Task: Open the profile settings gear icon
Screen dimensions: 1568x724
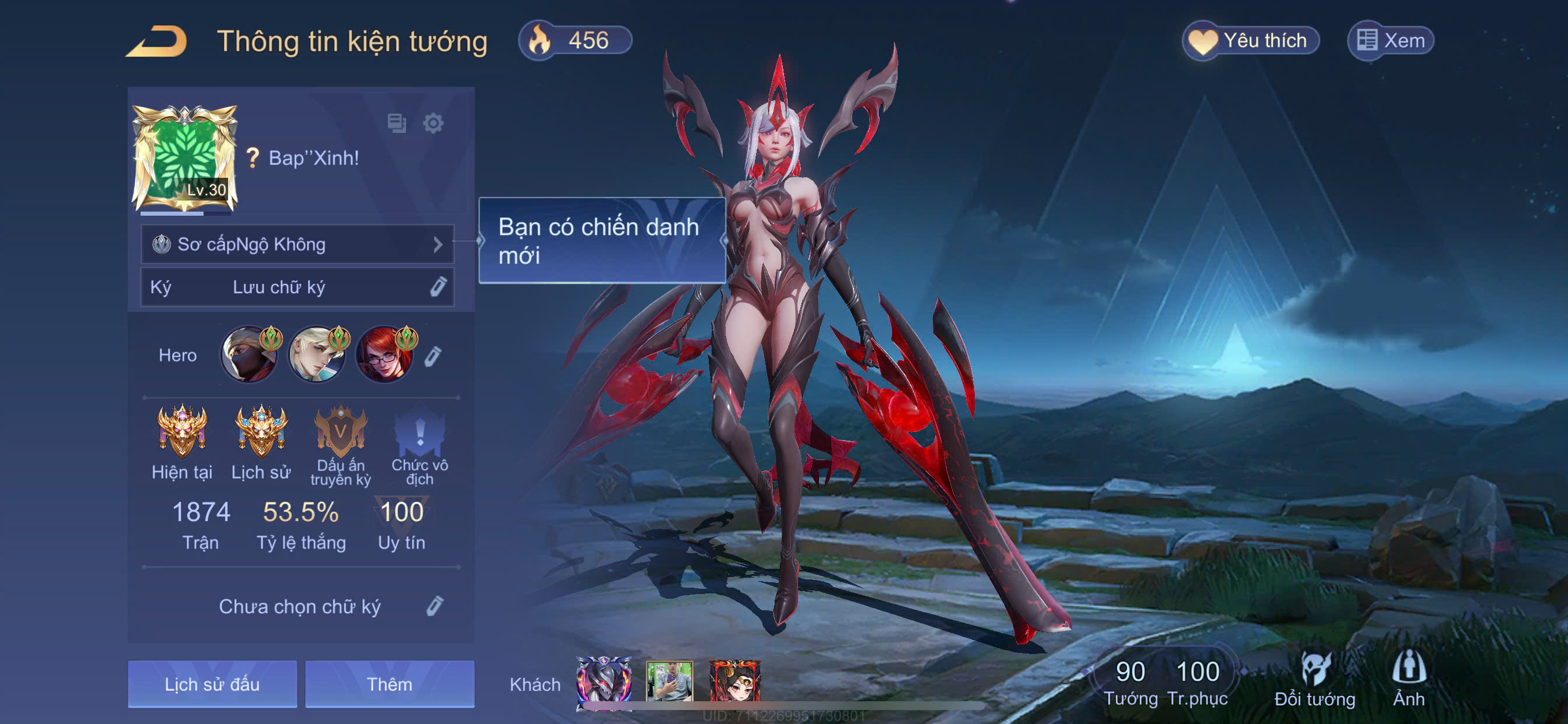Action: pos(433,124)
